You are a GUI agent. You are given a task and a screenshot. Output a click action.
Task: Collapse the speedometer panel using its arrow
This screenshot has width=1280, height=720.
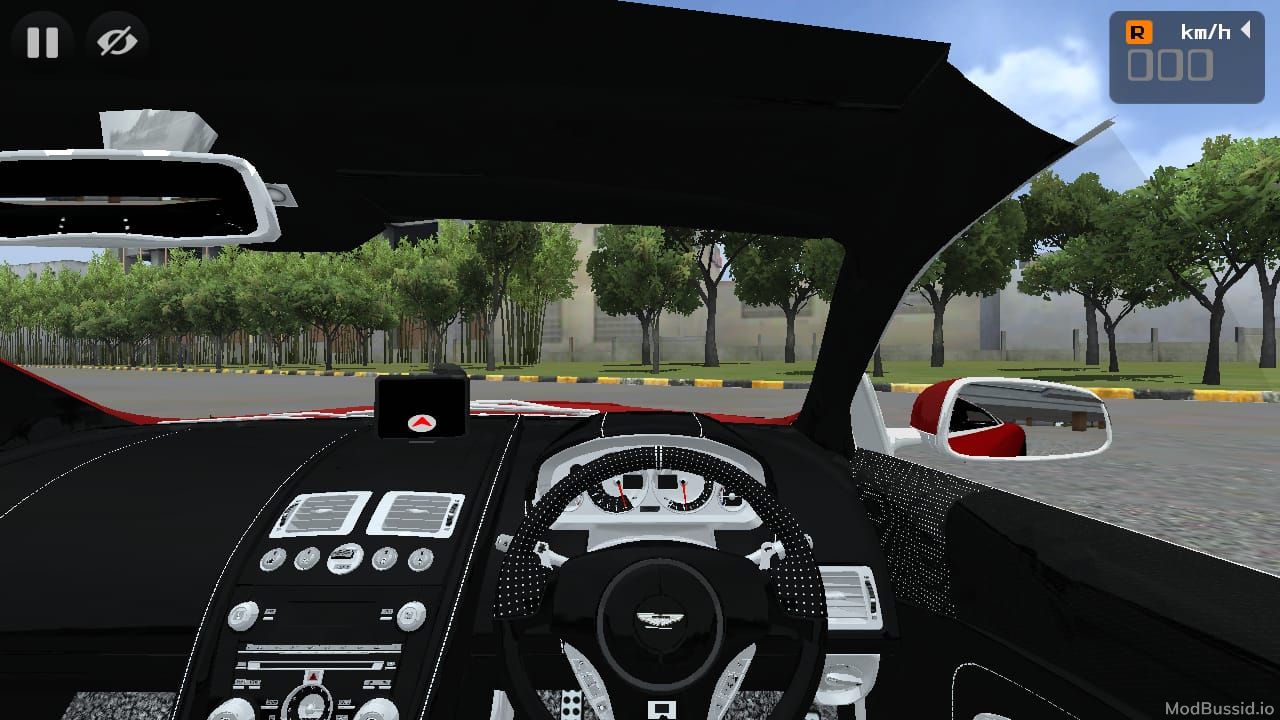1245,31
